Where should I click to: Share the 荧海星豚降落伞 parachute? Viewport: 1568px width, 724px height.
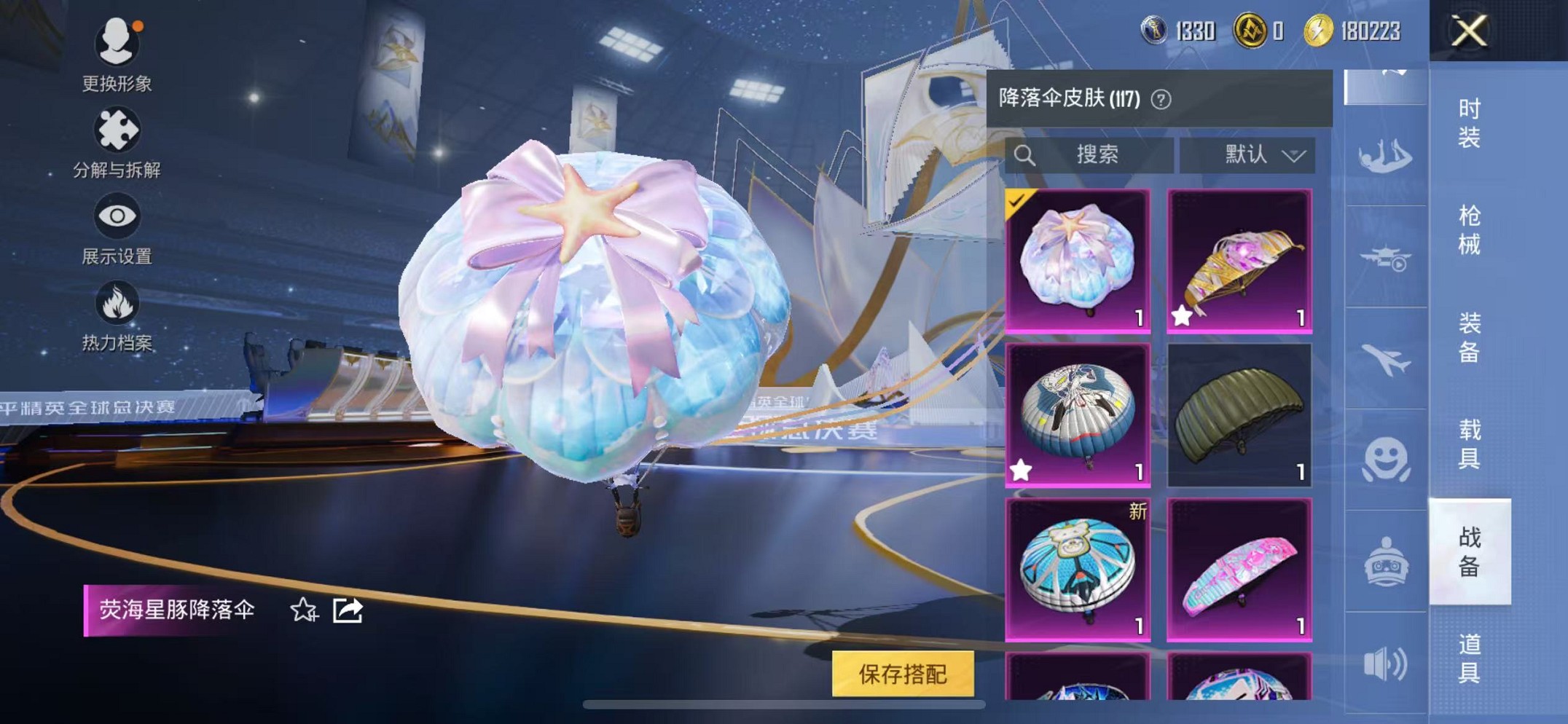coord(348,612)
